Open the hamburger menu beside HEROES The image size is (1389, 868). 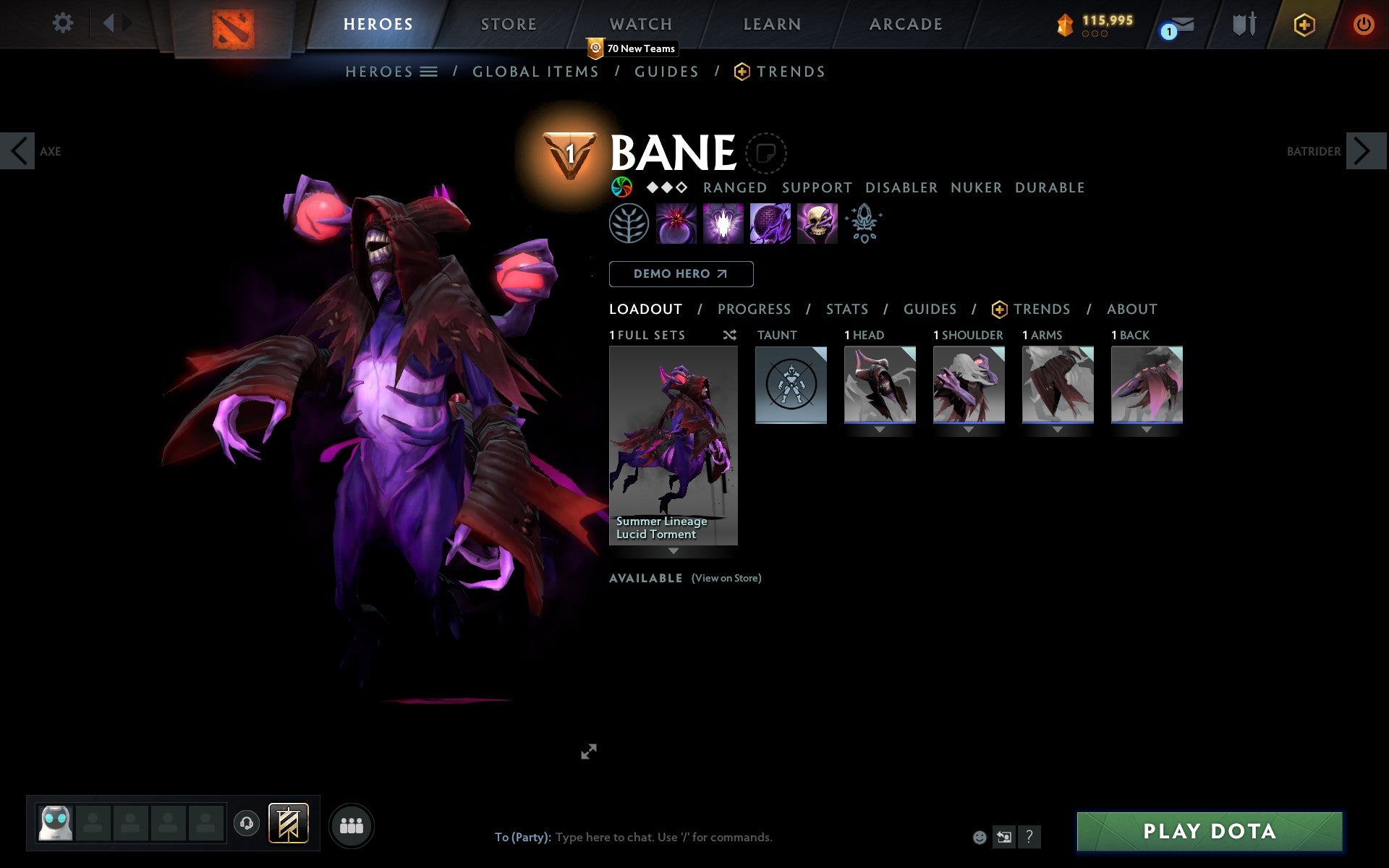430,72
